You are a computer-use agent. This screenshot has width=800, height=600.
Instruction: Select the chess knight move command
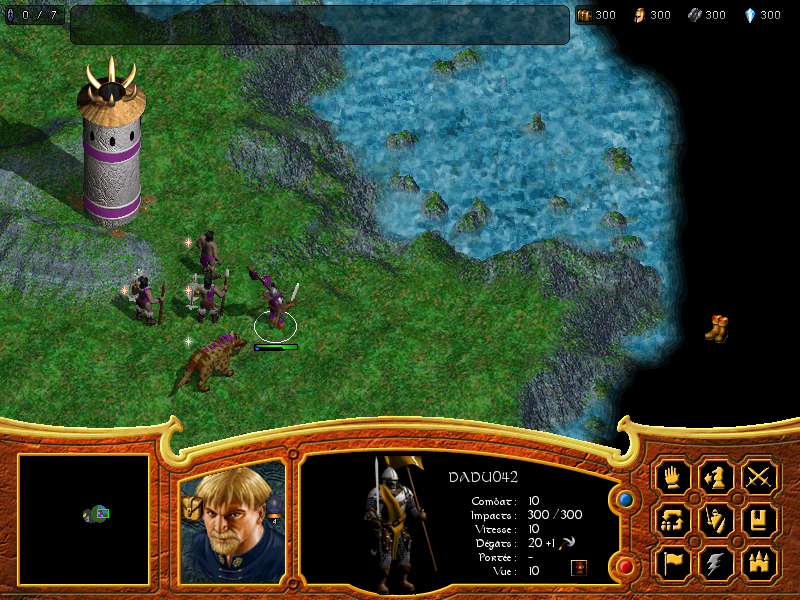click(716, 476)
